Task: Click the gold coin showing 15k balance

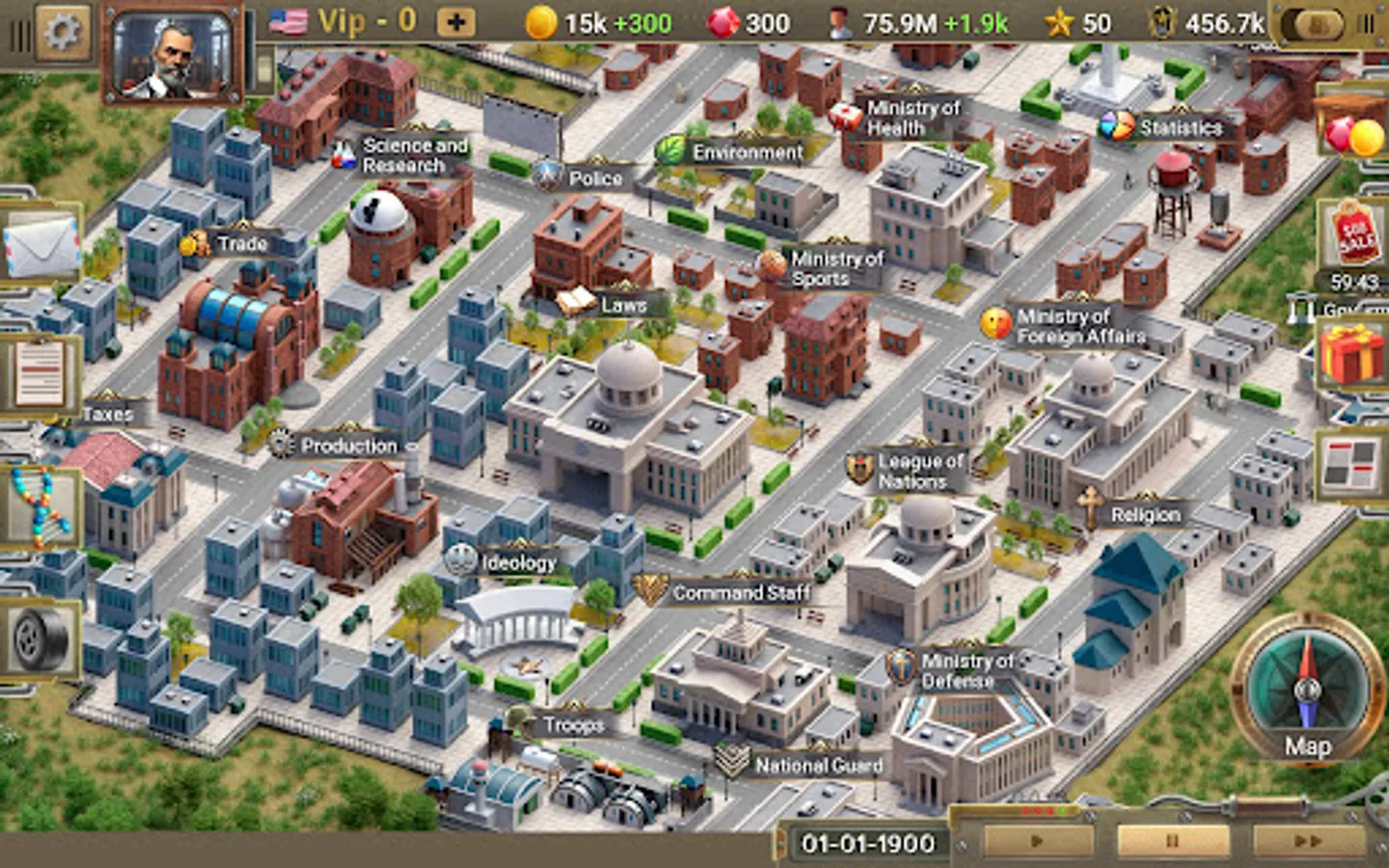Action: coord(544,22)
